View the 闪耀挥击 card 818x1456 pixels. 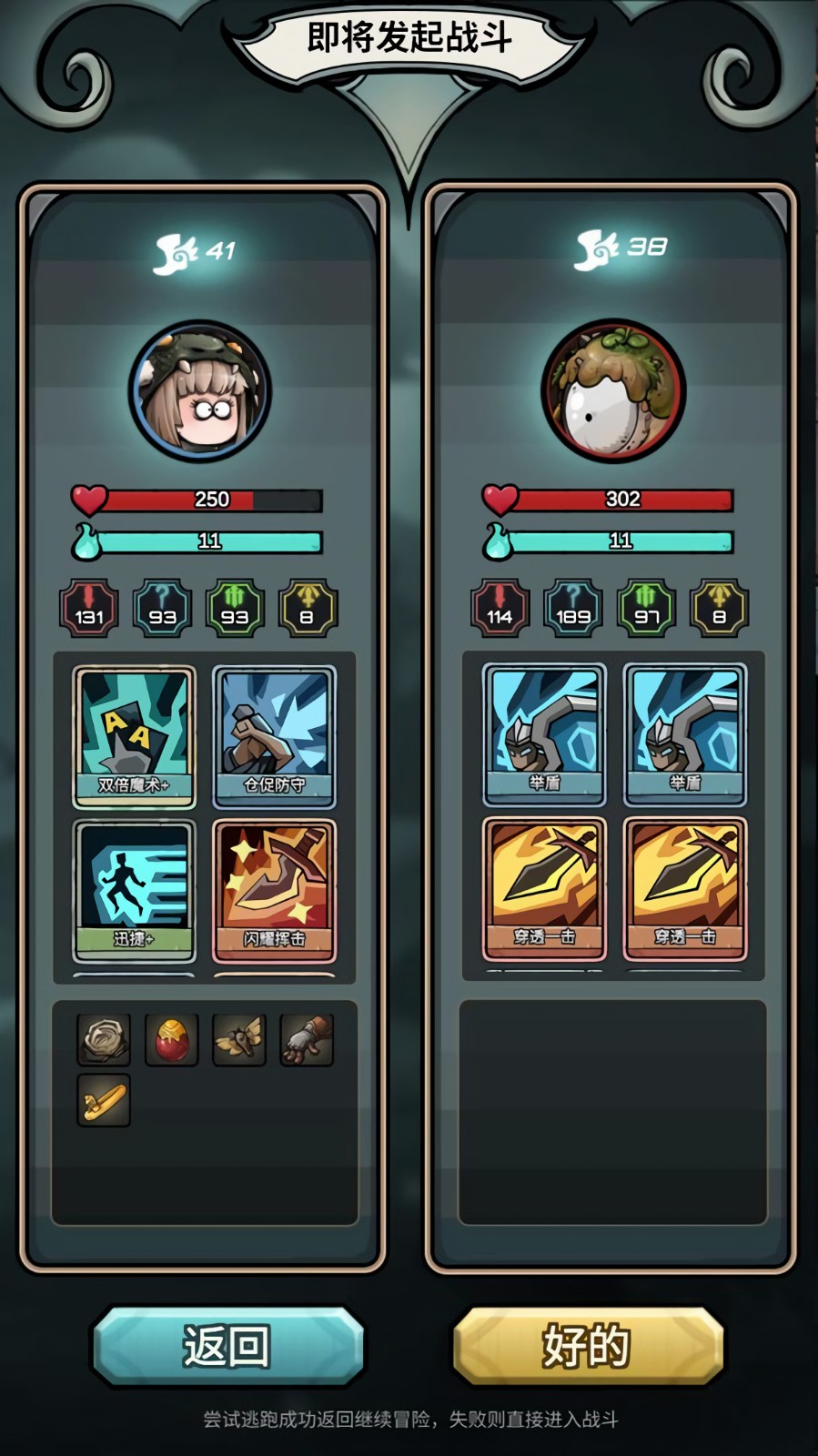point(274,891)
